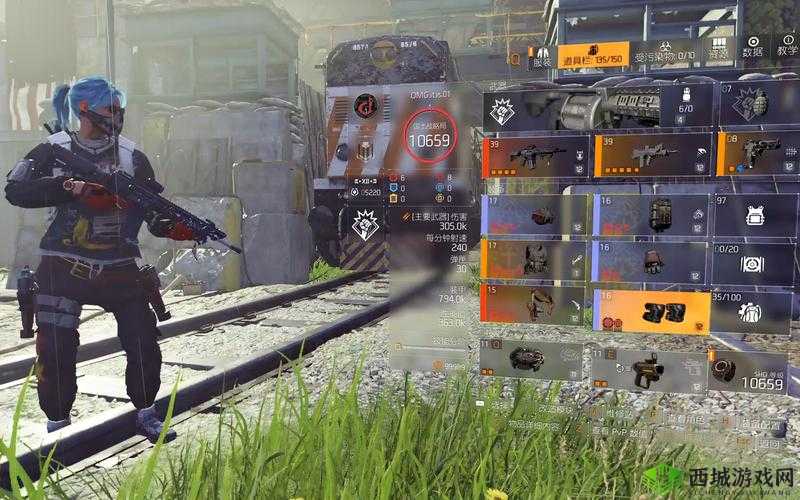
Task: Choose the red-bordered assault rifle primary weapon
Action: (535, 155)
